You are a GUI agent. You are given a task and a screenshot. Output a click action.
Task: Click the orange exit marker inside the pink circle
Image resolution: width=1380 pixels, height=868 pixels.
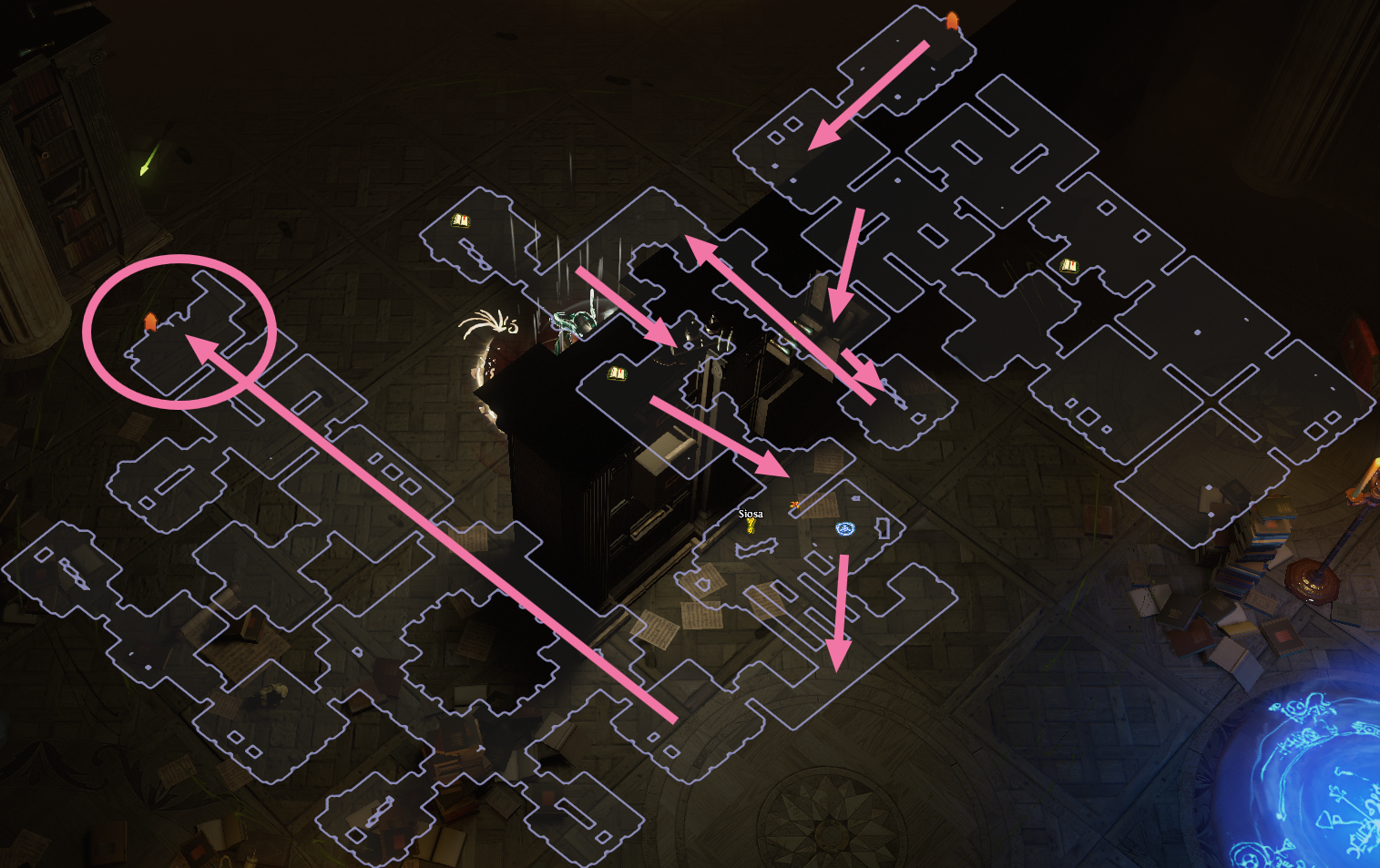tap(150, 321)
